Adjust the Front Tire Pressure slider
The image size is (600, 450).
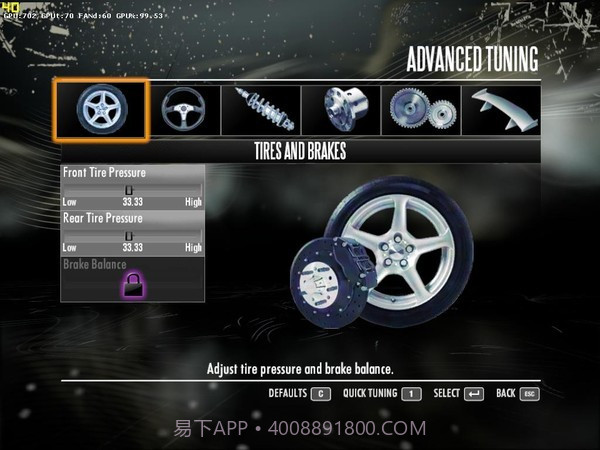tap(129, 188)
